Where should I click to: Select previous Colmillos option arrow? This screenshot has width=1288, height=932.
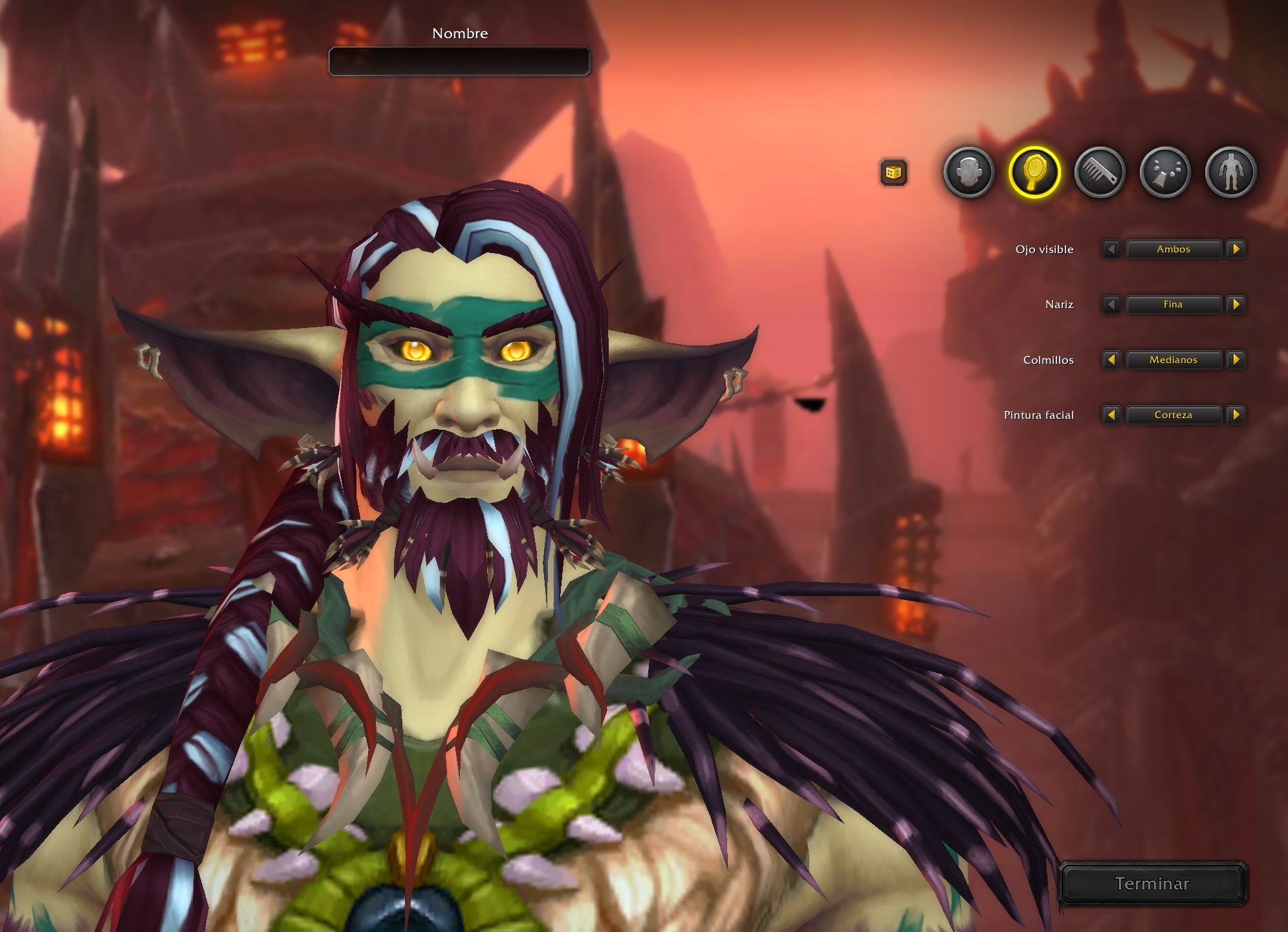click(x=1111, y=360)
